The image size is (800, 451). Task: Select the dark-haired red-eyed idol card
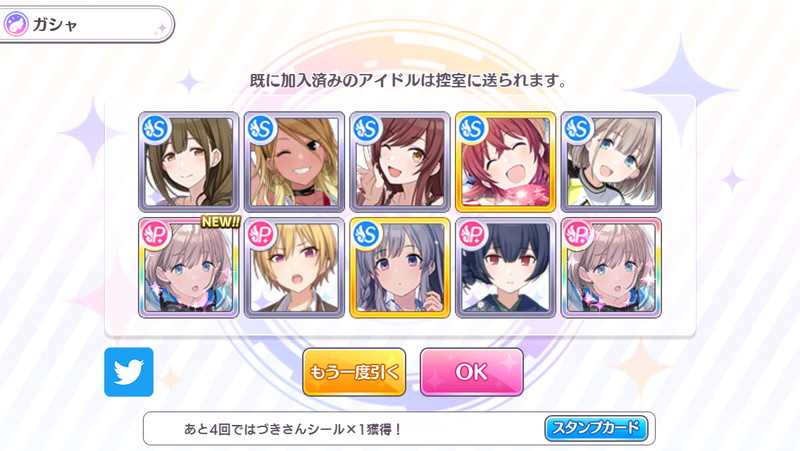click(x=505, y=267)
